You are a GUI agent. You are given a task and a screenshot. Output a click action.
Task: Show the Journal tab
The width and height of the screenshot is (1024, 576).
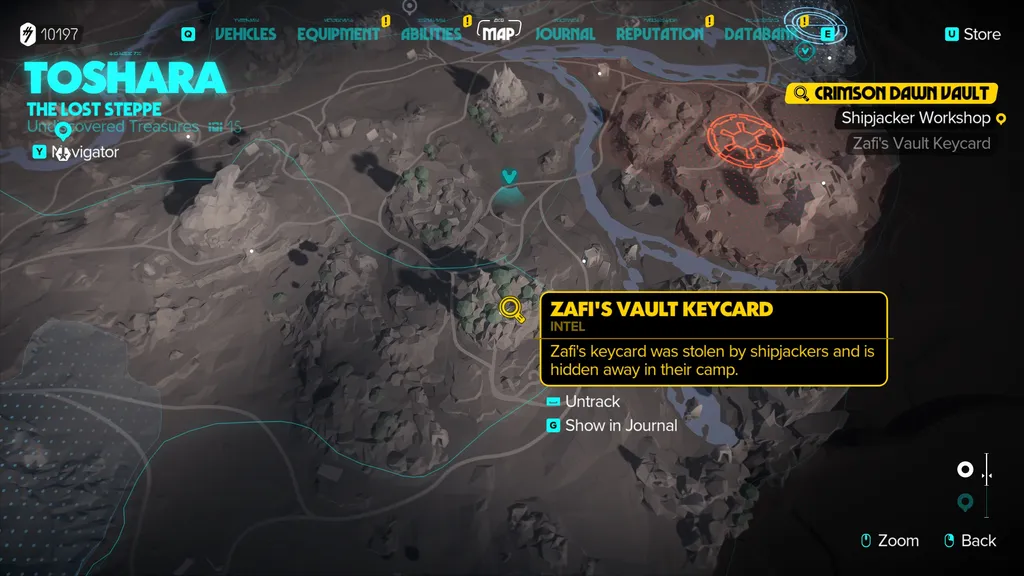(x=565, y=34)
